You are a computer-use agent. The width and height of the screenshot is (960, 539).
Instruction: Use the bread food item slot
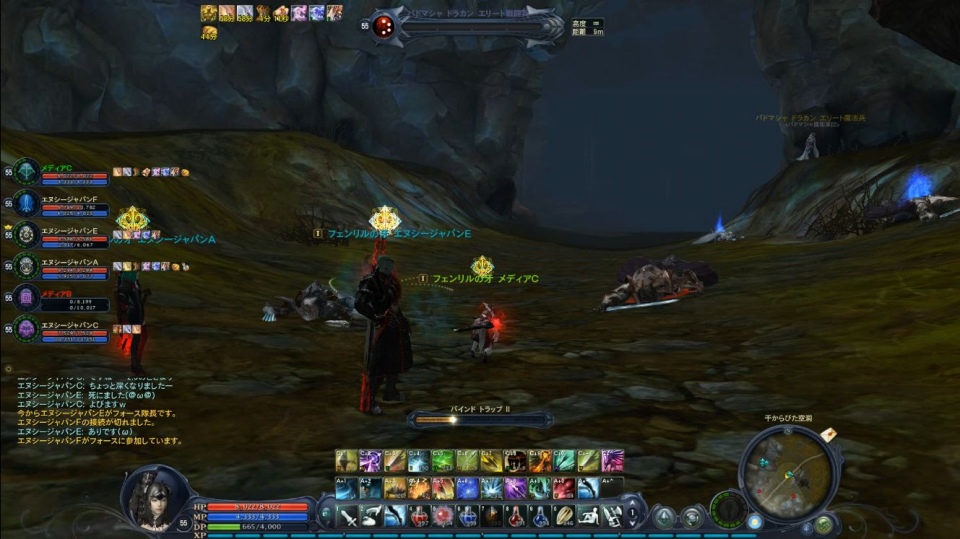(x=564, y=516)
